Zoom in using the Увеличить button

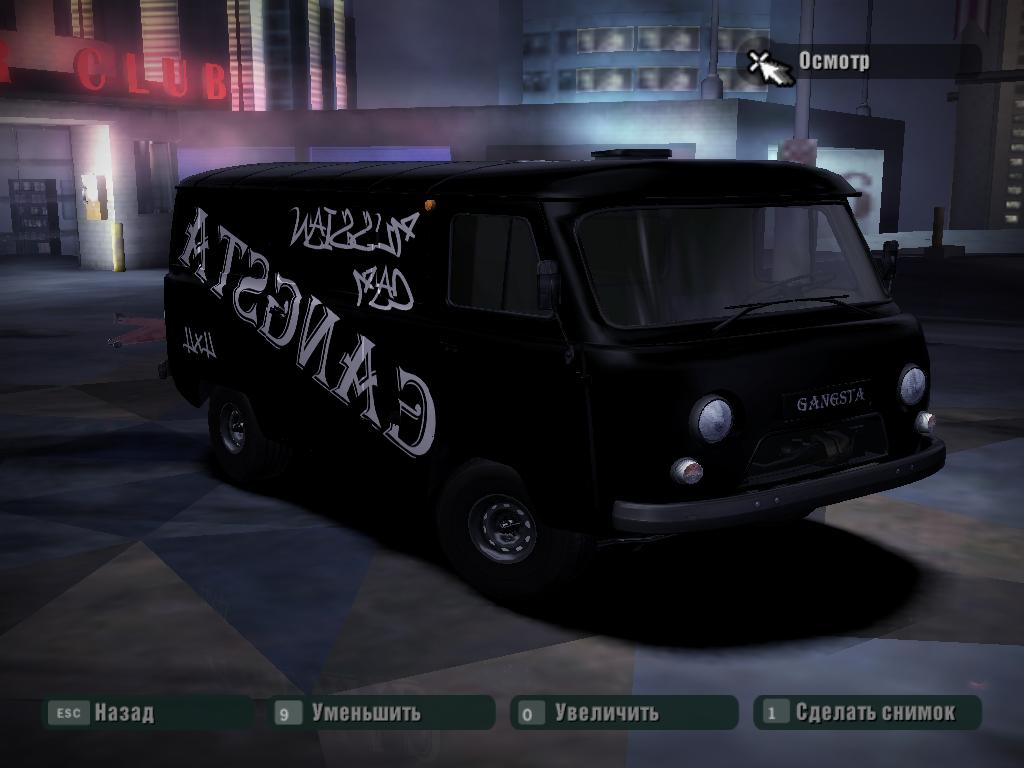pos(606,713)
